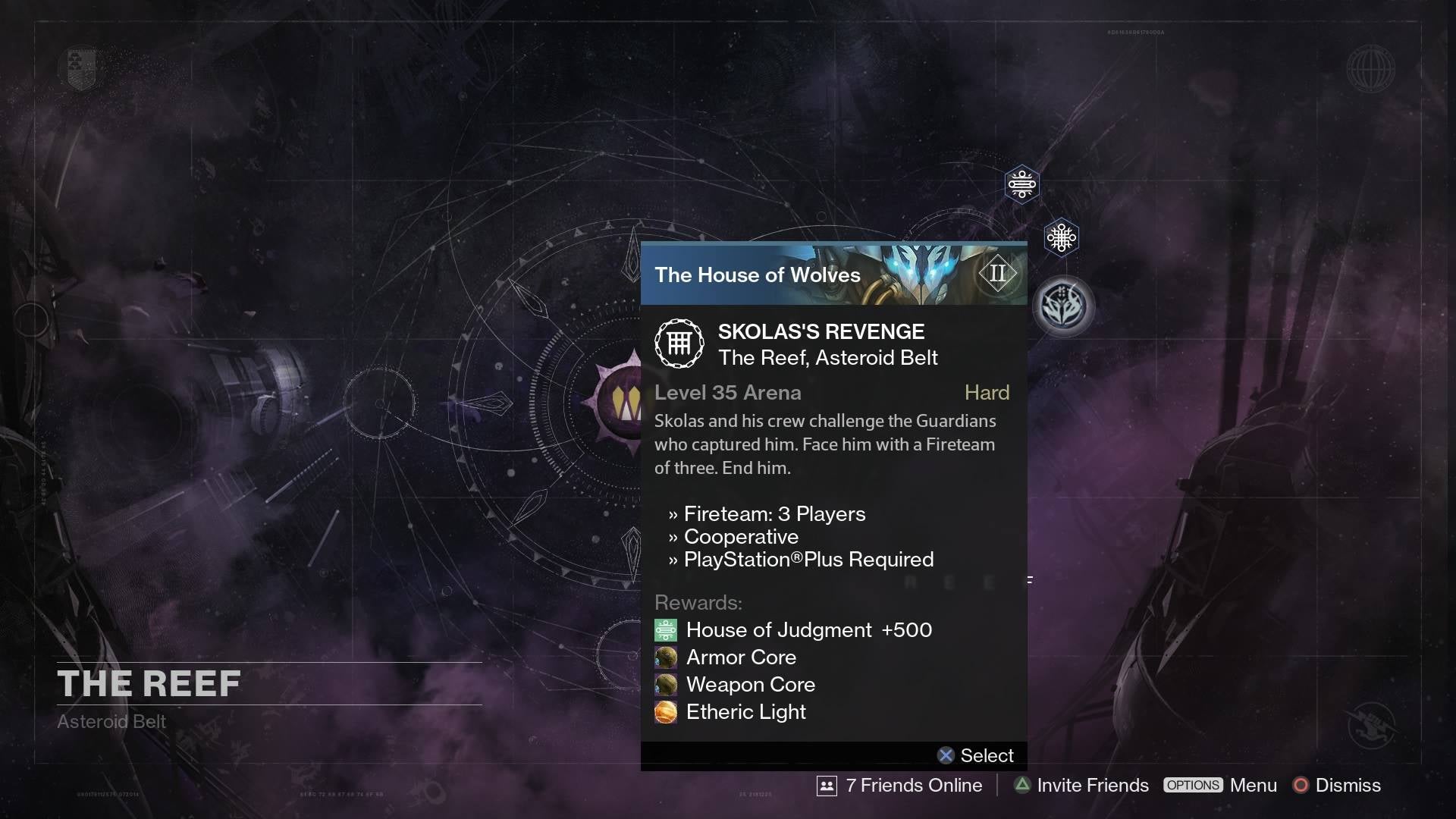Confirm with Select on the activity tooltip
This screenshot has height=819, width=1456.
coord(975,755)
